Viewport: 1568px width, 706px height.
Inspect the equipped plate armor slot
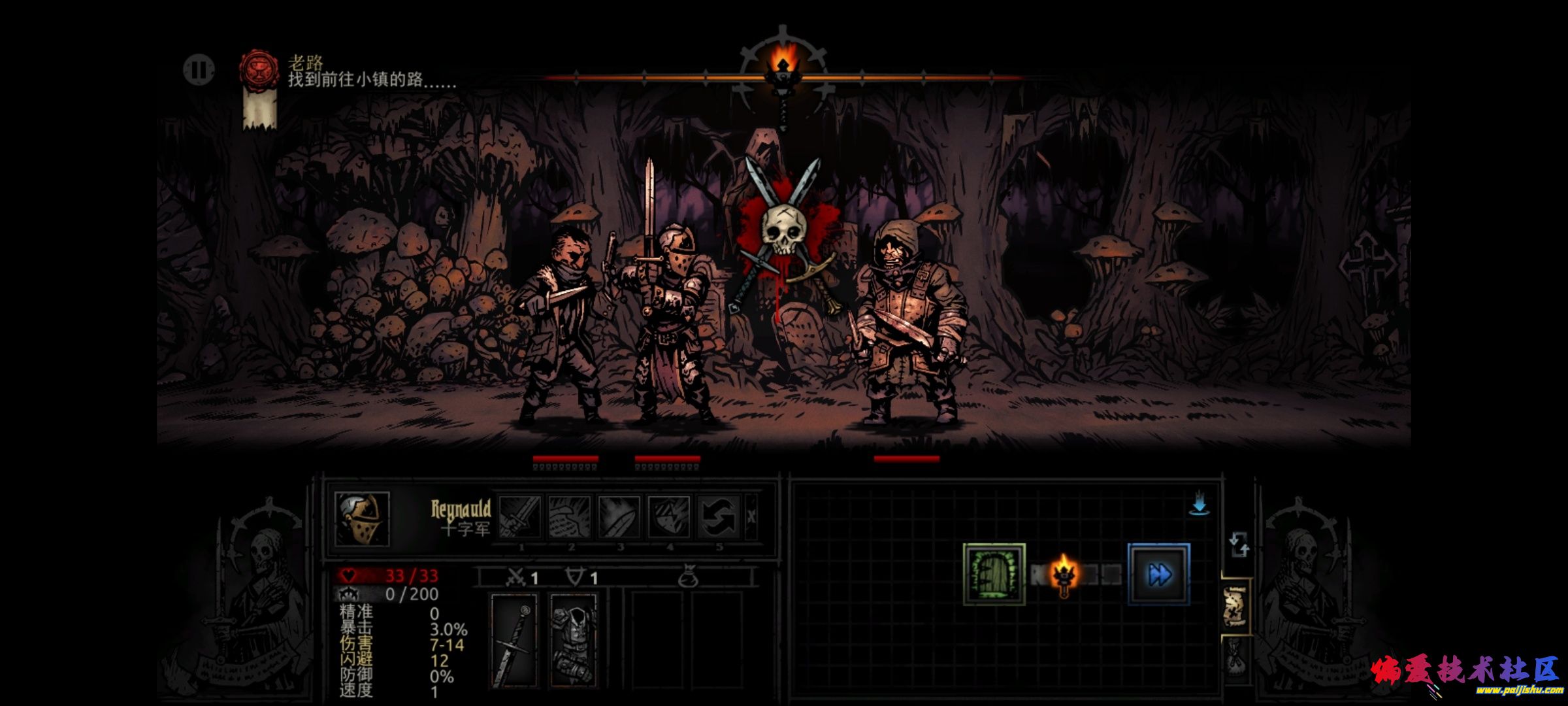[x=573, y=641]
